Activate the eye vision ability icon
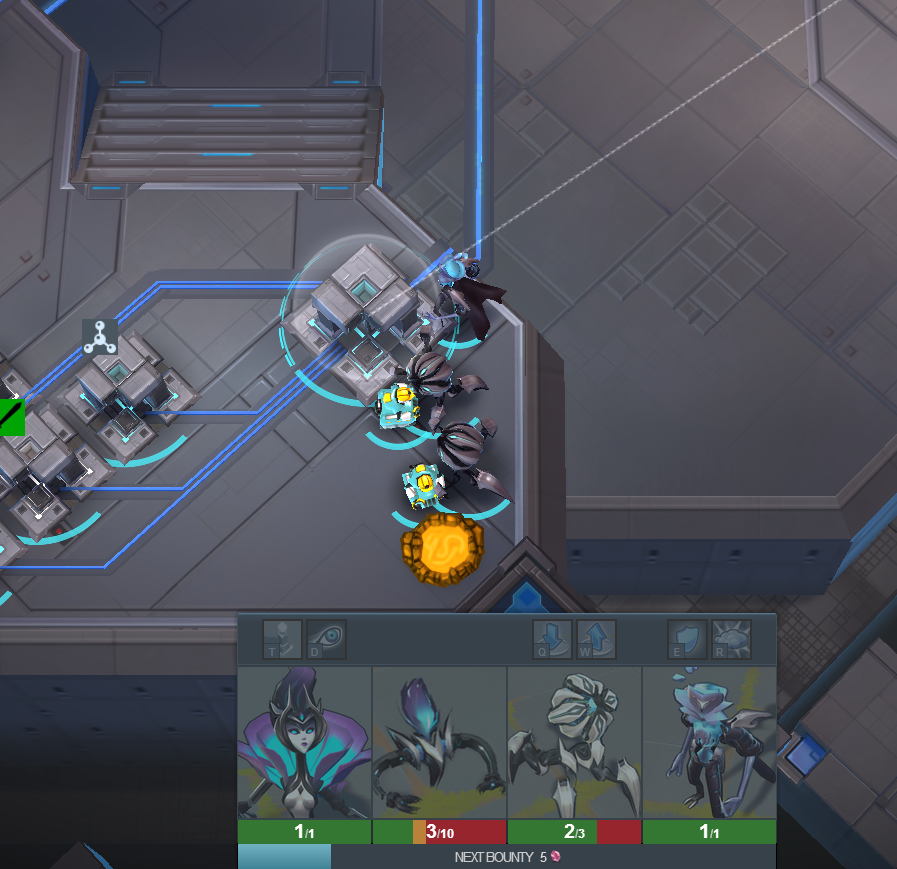Screen dimensions: 897x869 tap(326, 639)
